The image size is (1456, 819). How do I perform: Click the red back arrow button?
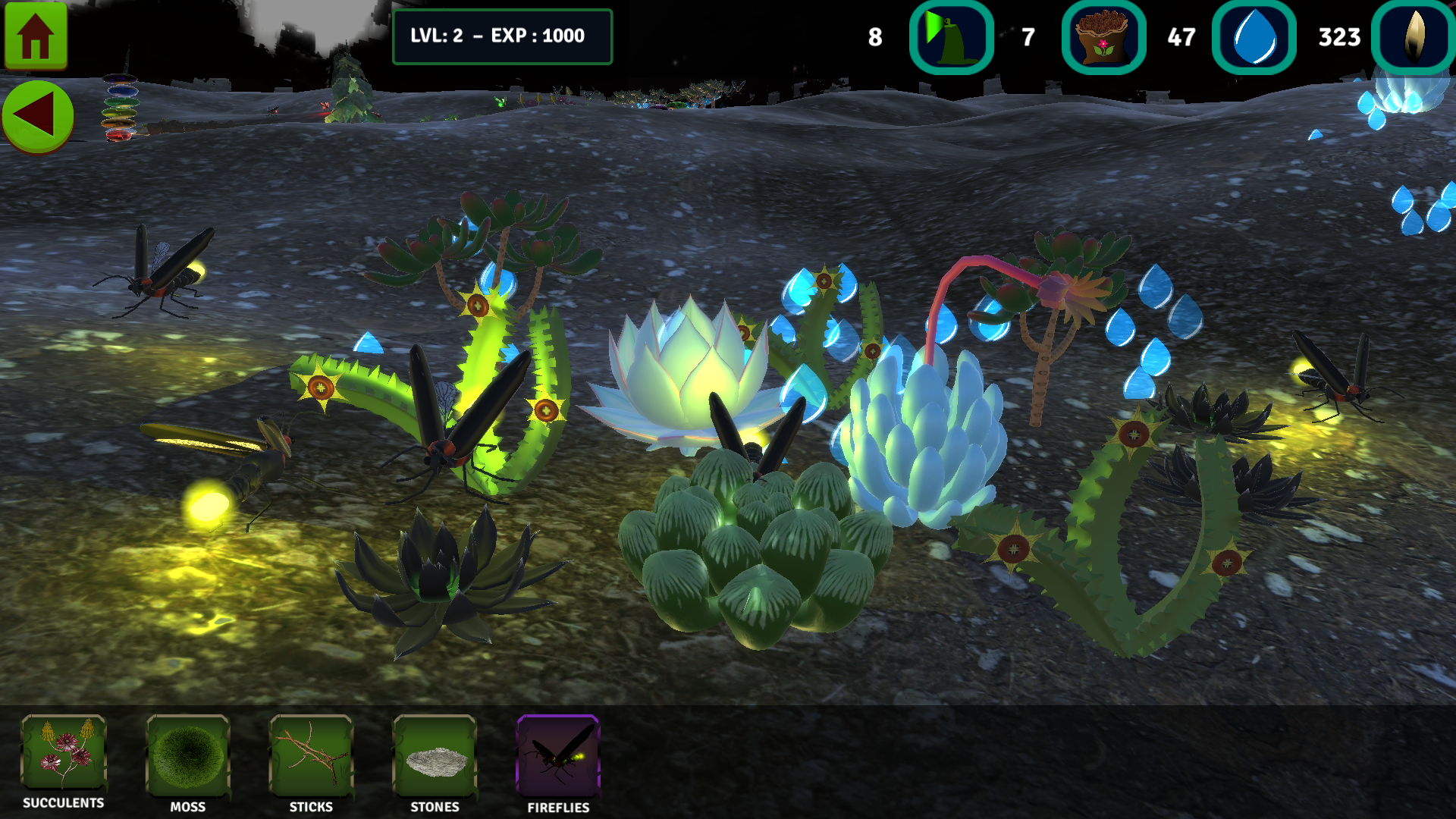click(37, 116)
